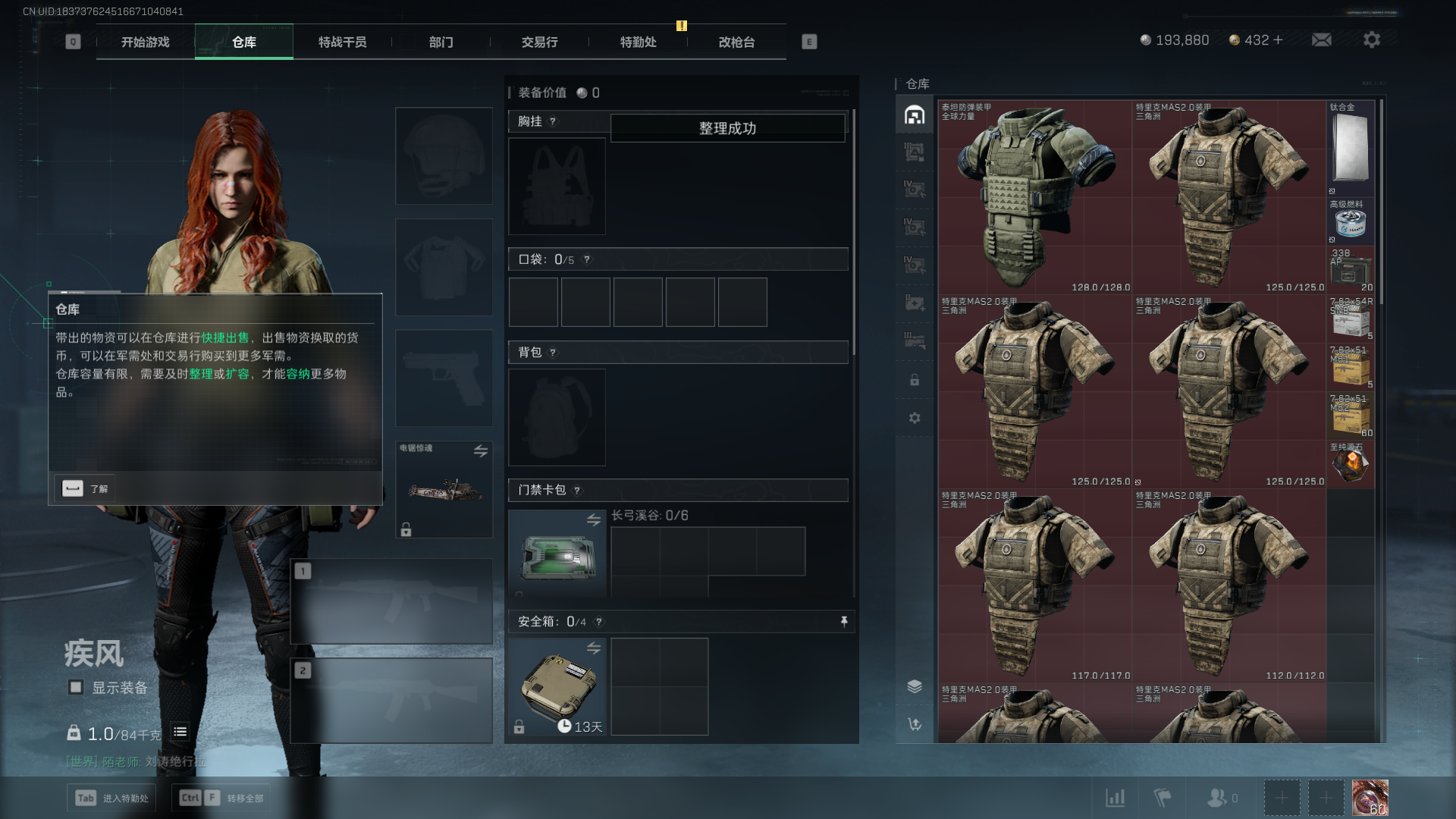The height and width of the screenshot is (819, 1456).
Task: Pin the 安全箱 section
Action: [843, 622]
